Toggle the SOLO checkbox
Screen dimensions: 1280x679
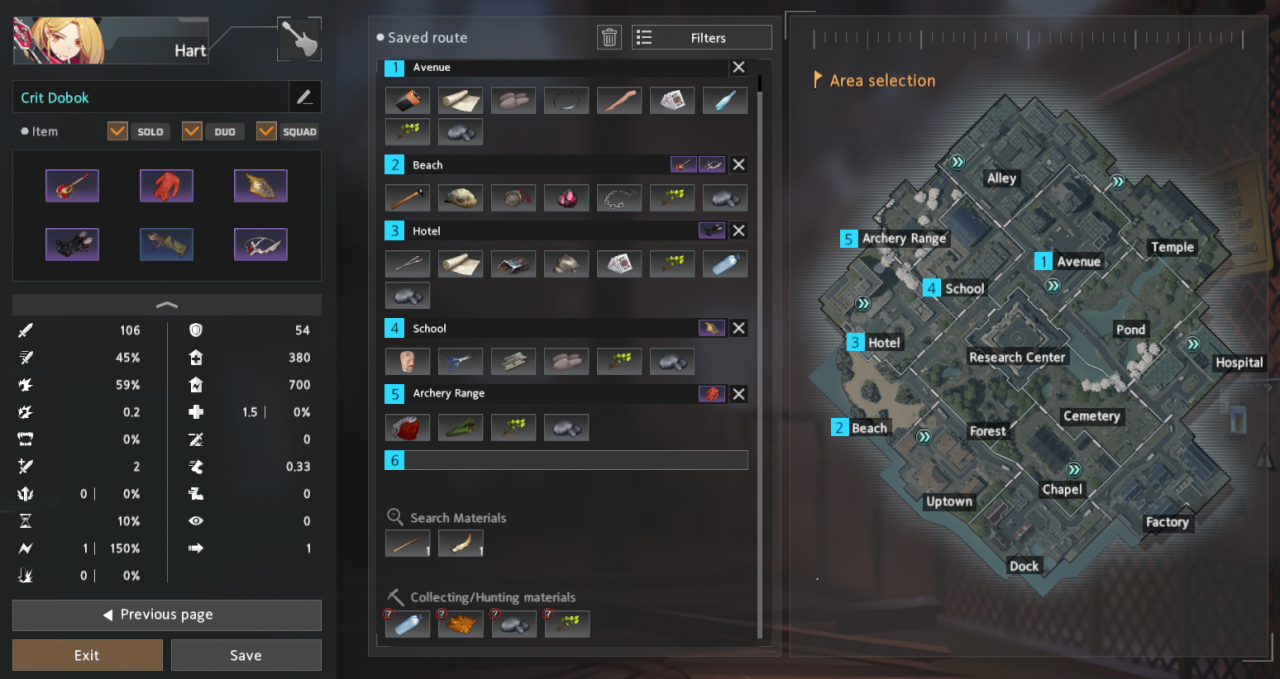pyautogui.click(x=118, y=131)
